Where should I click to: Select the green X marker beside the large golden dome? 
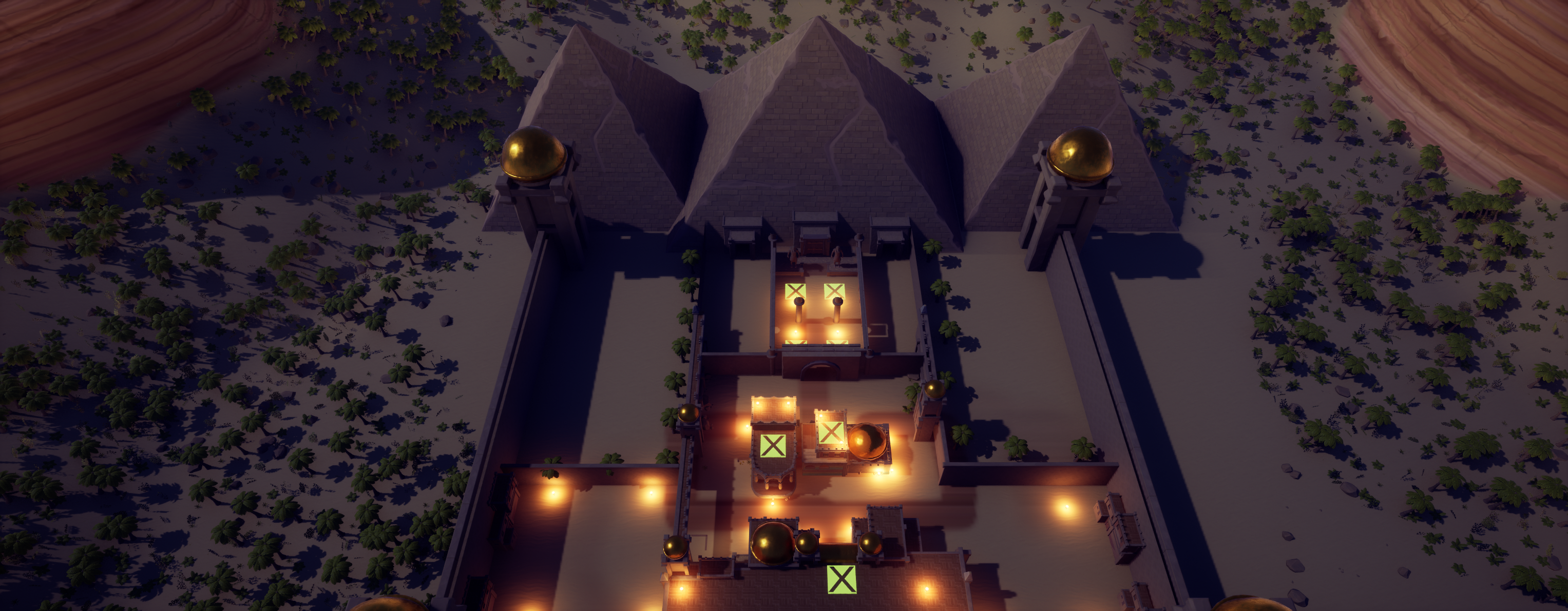point(830,432)
